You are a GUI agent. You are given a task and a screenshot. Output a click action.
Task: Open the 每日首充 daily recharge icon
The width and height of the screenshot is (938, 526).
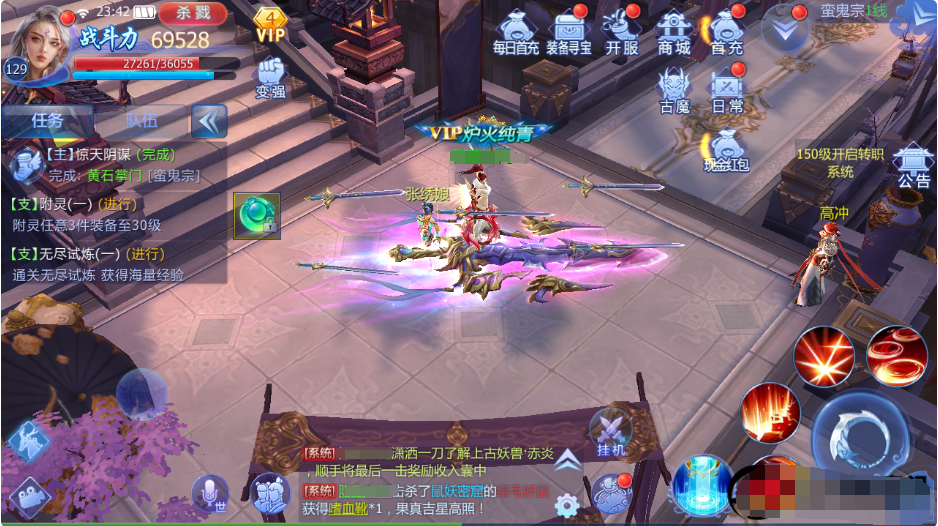click(x=516, y=31)
